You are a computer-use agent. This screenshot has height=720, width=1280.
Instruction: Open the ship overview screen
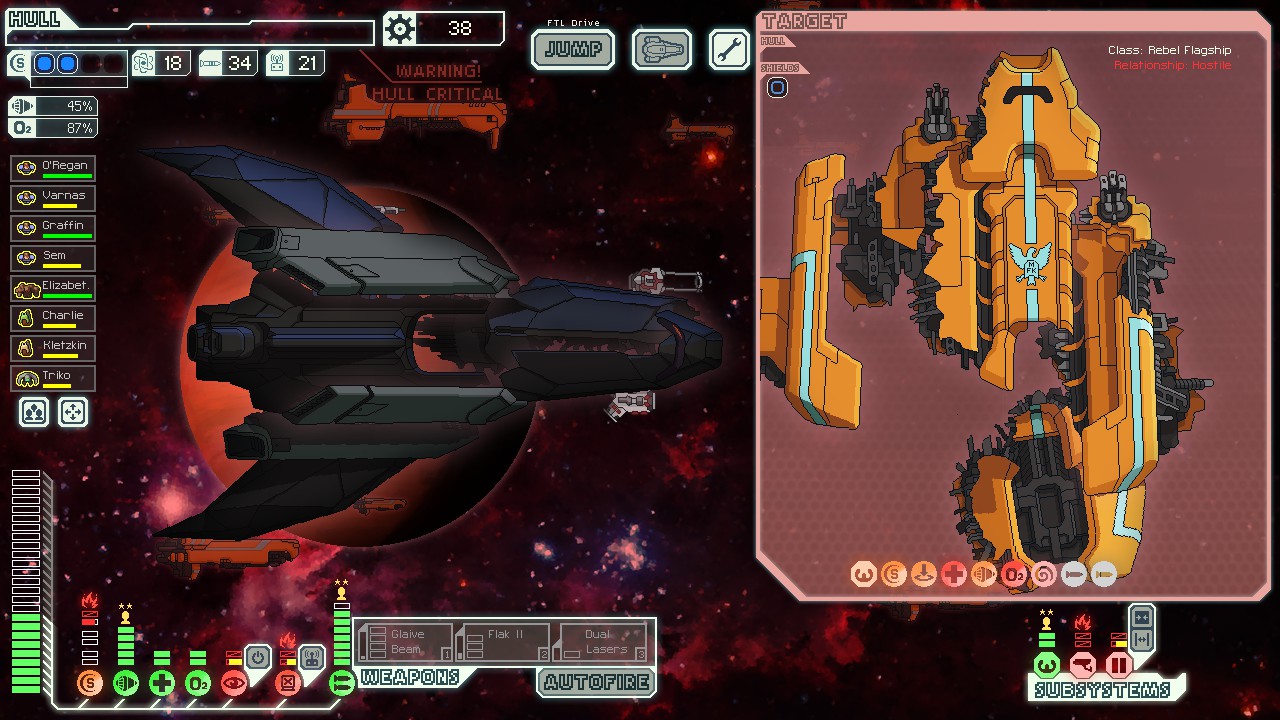[662, 49]
